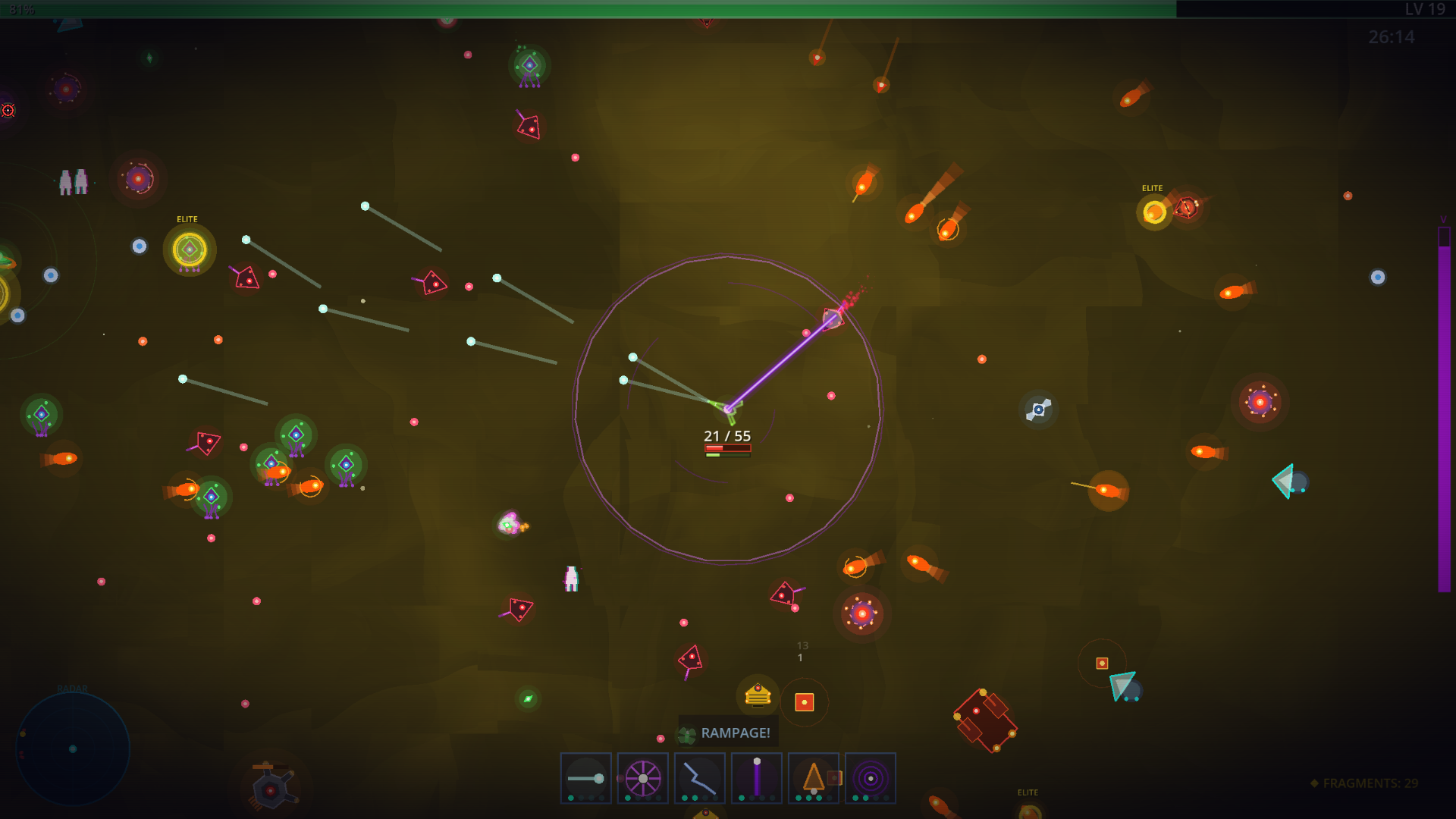Screen dimensions: 1456x819
Task: Select the orange triangle cone weapon slot
Action: tap(813, 778)
